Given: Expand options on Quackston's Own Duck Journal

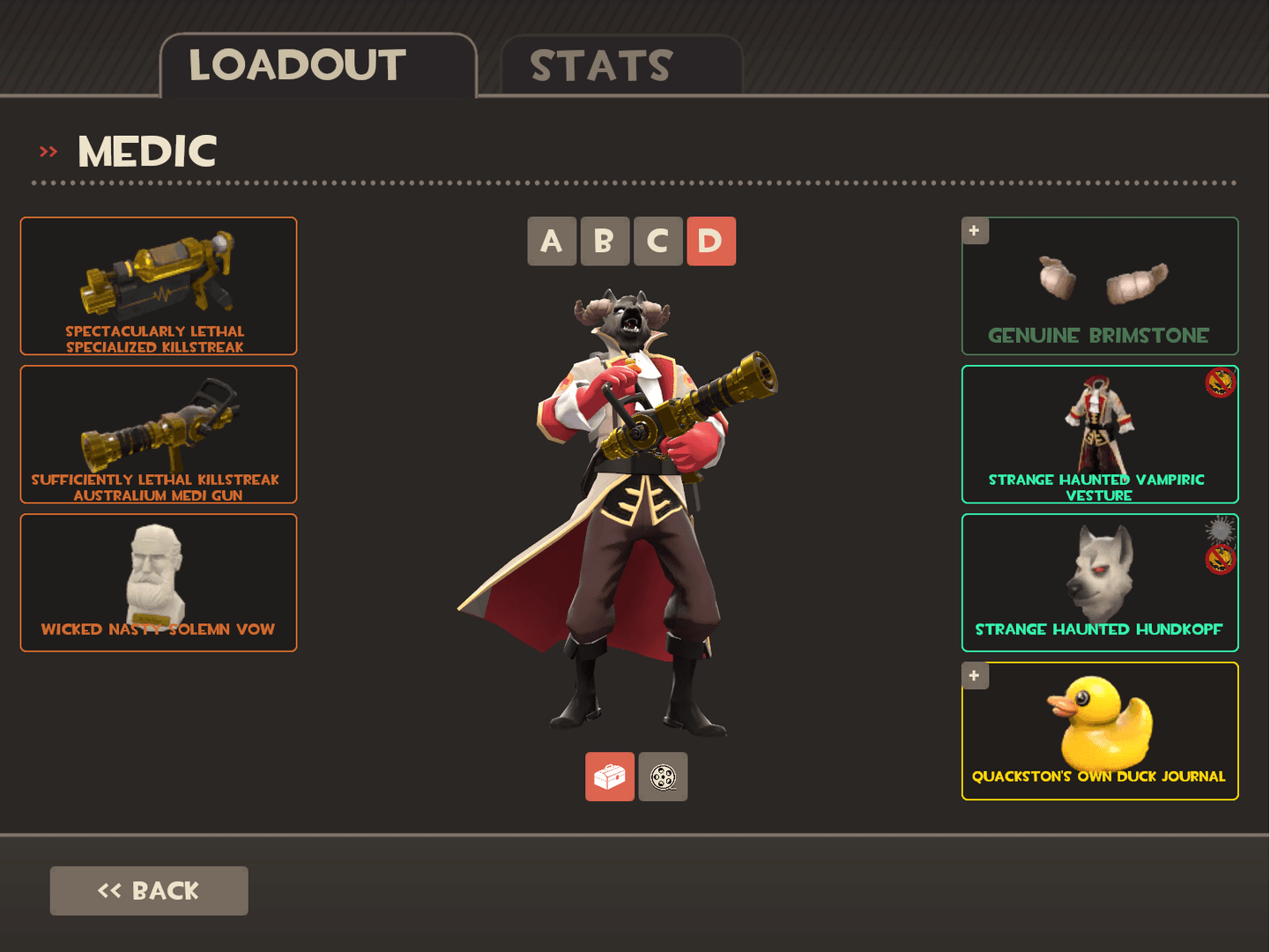Looking at the screenshot, I should coord(974,675).
